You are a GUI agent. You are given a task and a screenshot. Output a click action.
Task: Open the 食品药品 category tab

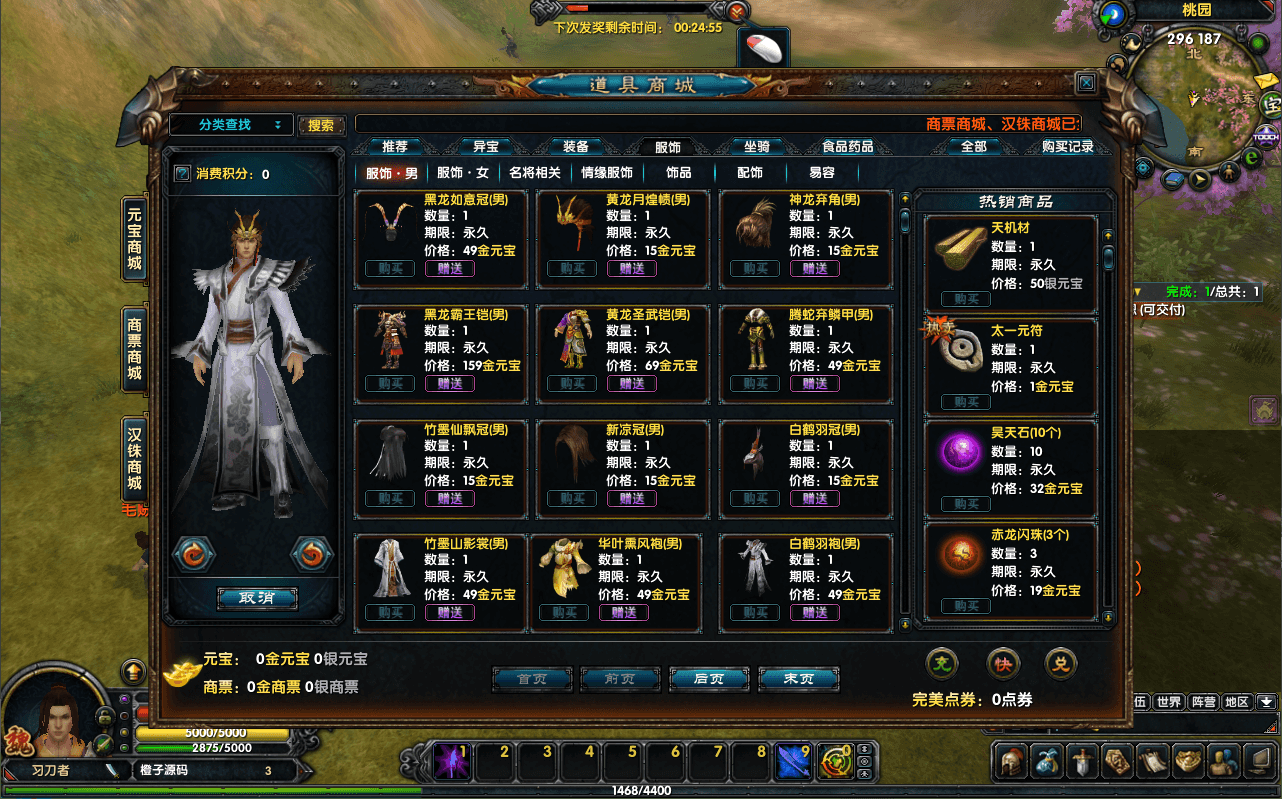point(847,147)
